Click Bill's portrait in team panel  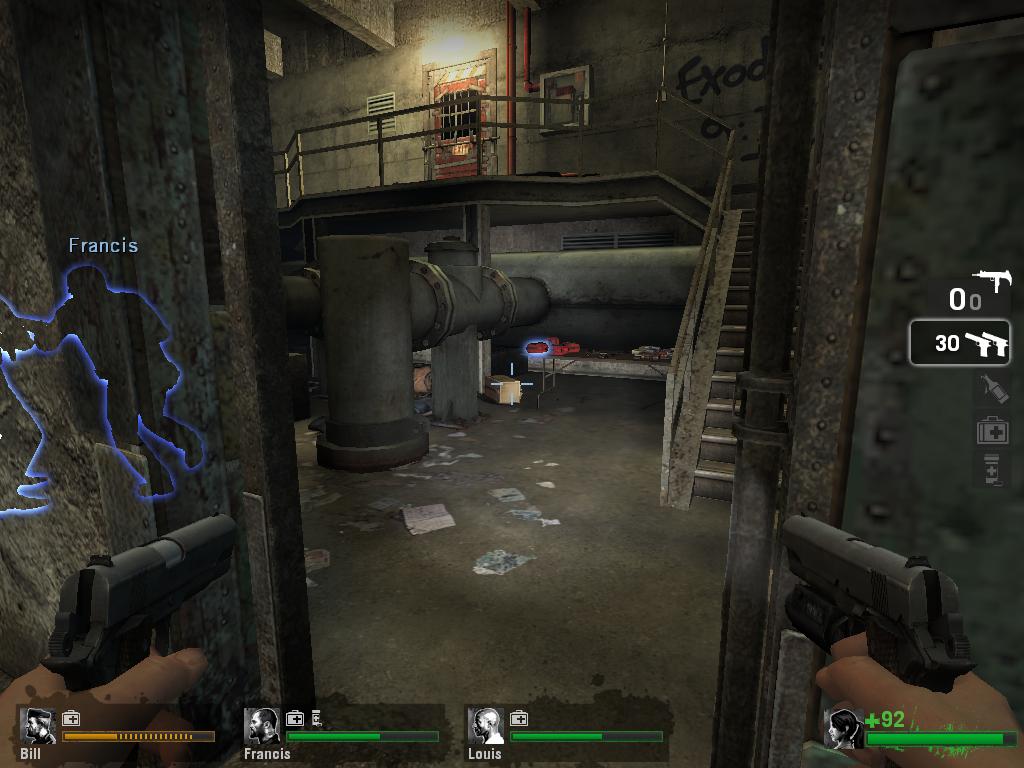pos(38,727)
